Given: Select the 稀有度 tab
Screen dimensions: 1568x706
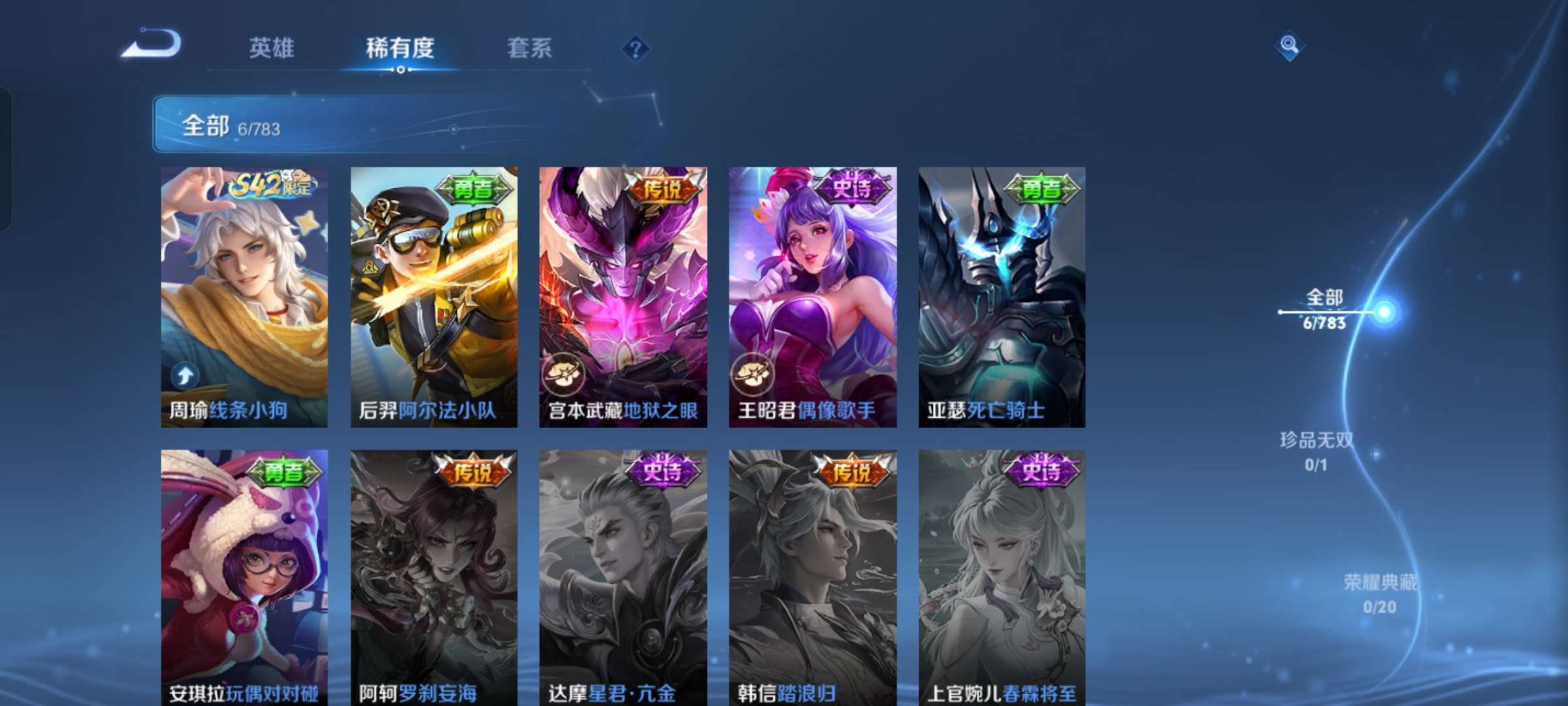Looking at the screenshot, I should point(400,48).
